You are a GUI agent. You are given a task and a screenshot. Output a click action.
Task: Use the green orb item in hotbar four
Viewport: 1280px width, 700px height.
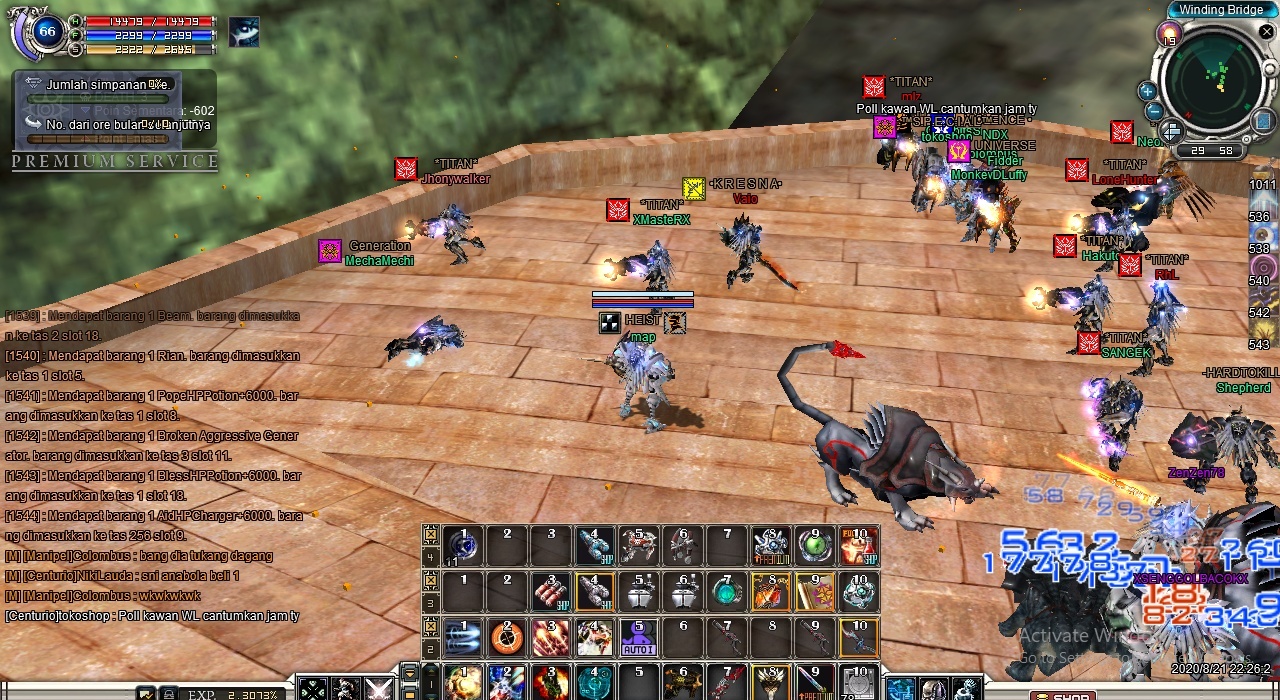(815, 545)
